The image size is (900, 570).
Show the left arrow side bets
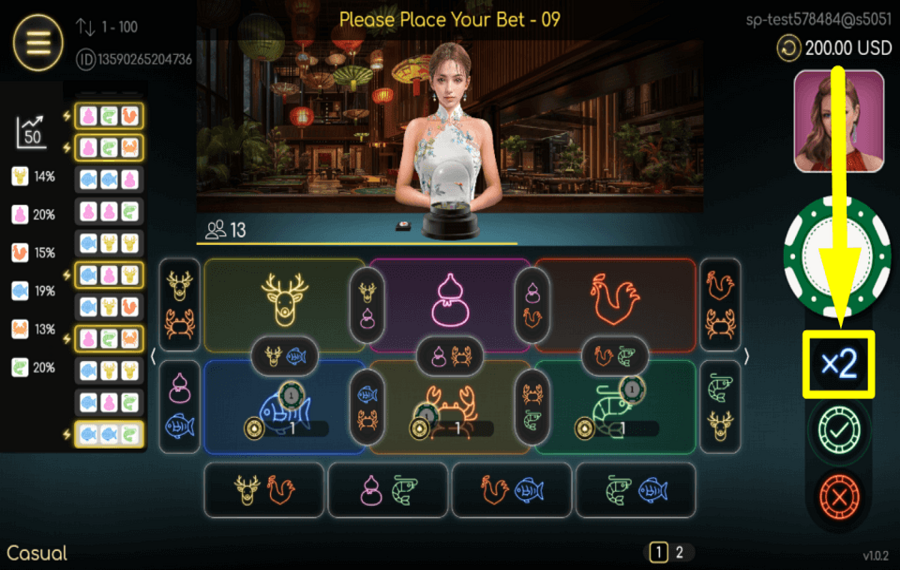click(x=153, y=356)
